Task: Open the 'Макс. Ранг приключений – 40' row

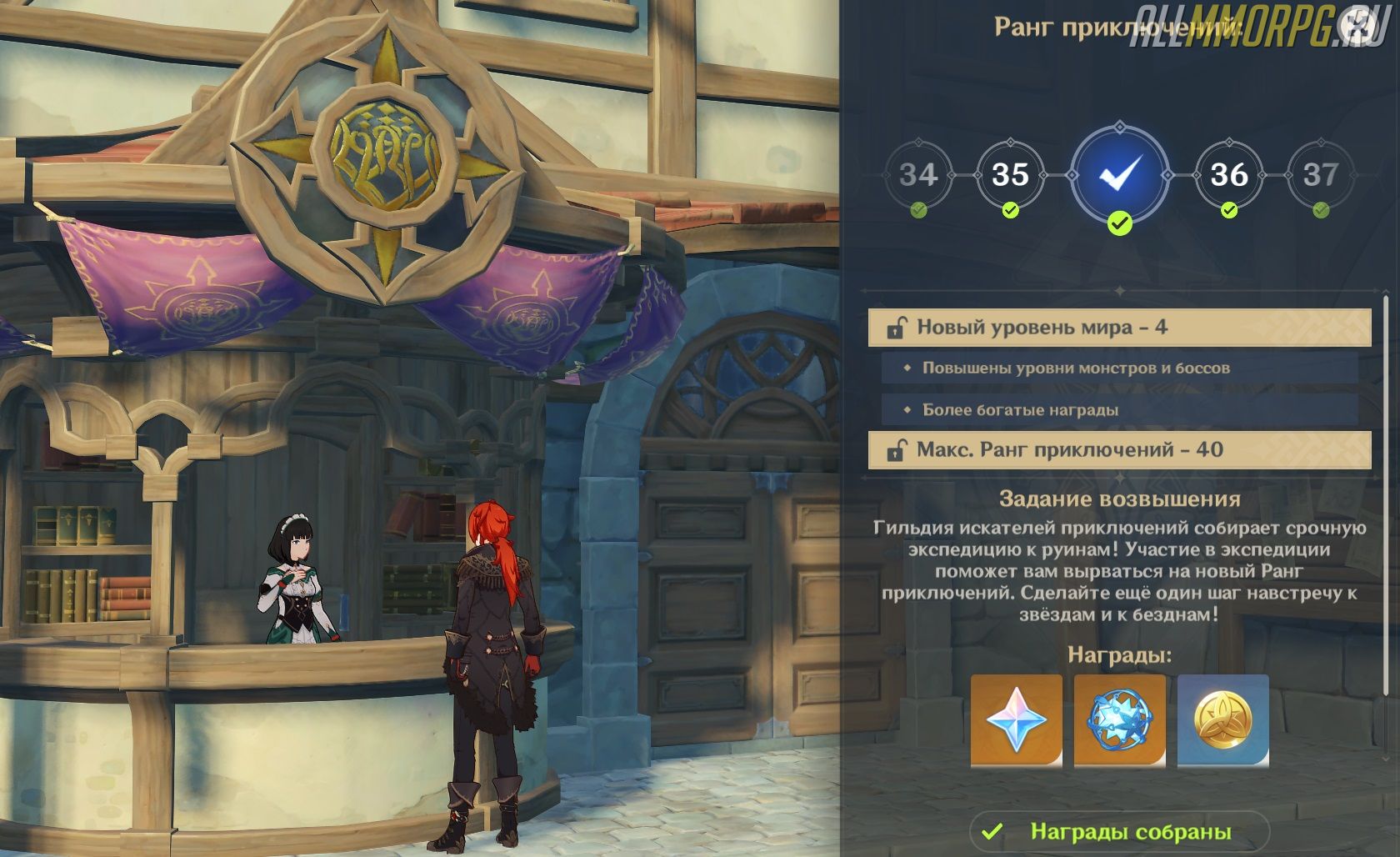Action: coord(1119,450)
